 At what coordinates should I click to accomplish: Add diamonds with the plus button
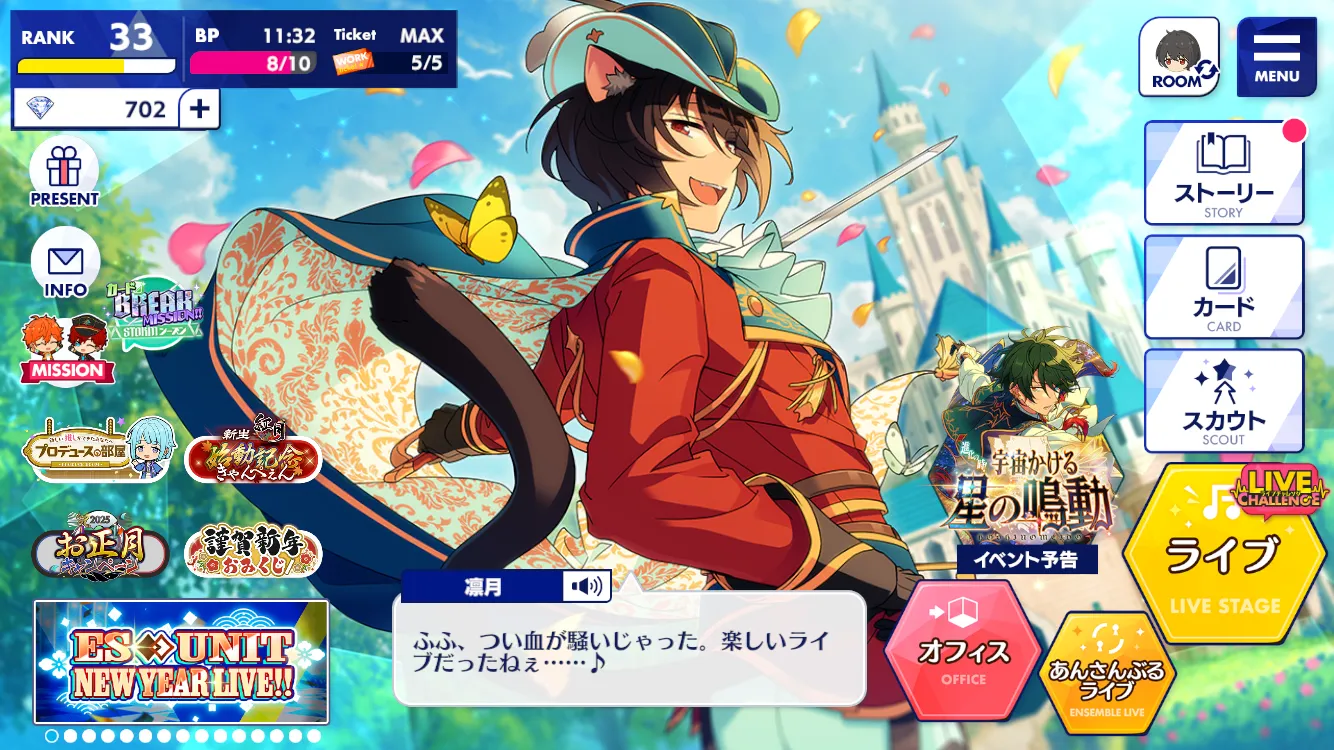[199, 108]
